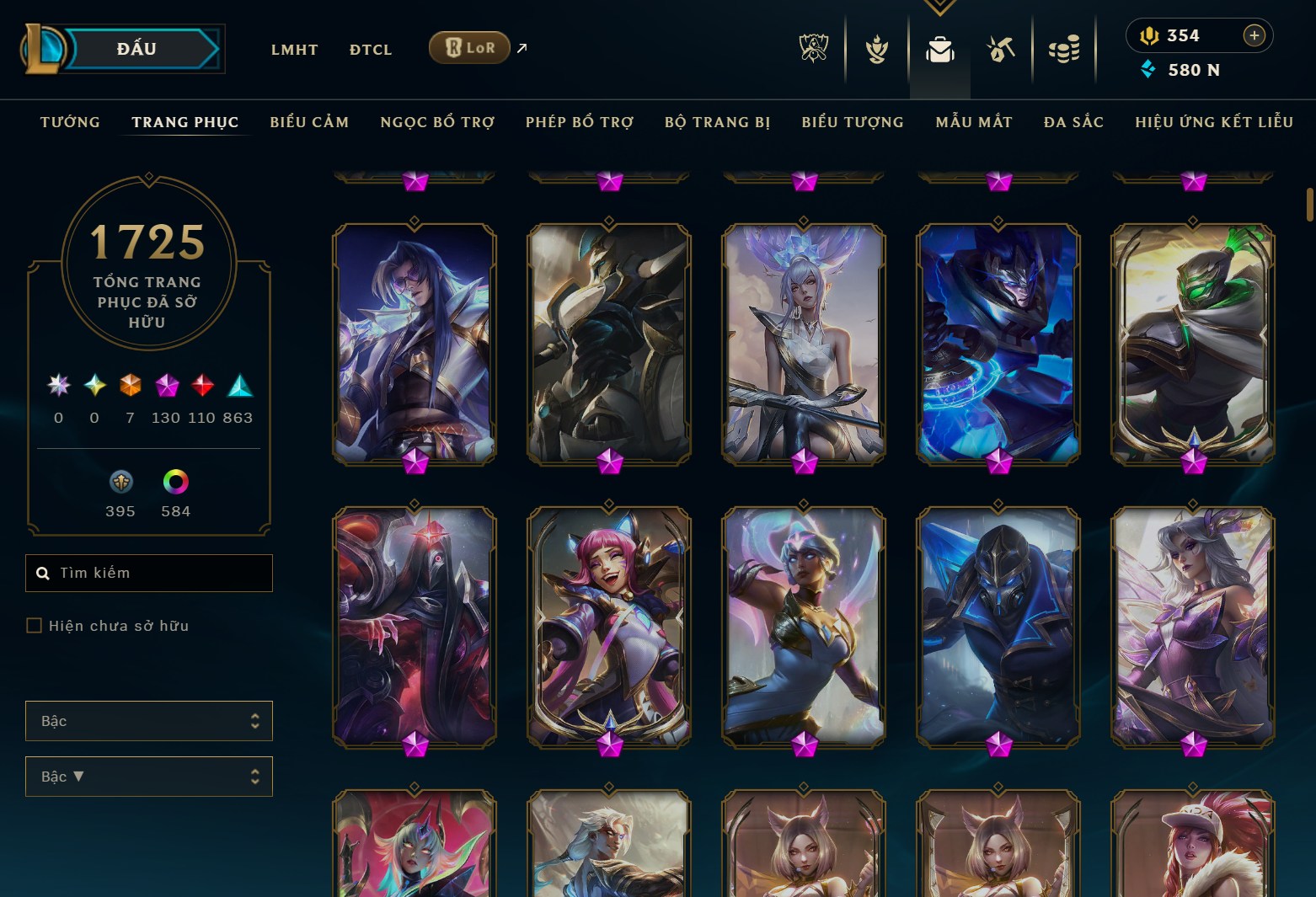
Task: Open the Loot backpack icon
Action: (940, 48)
